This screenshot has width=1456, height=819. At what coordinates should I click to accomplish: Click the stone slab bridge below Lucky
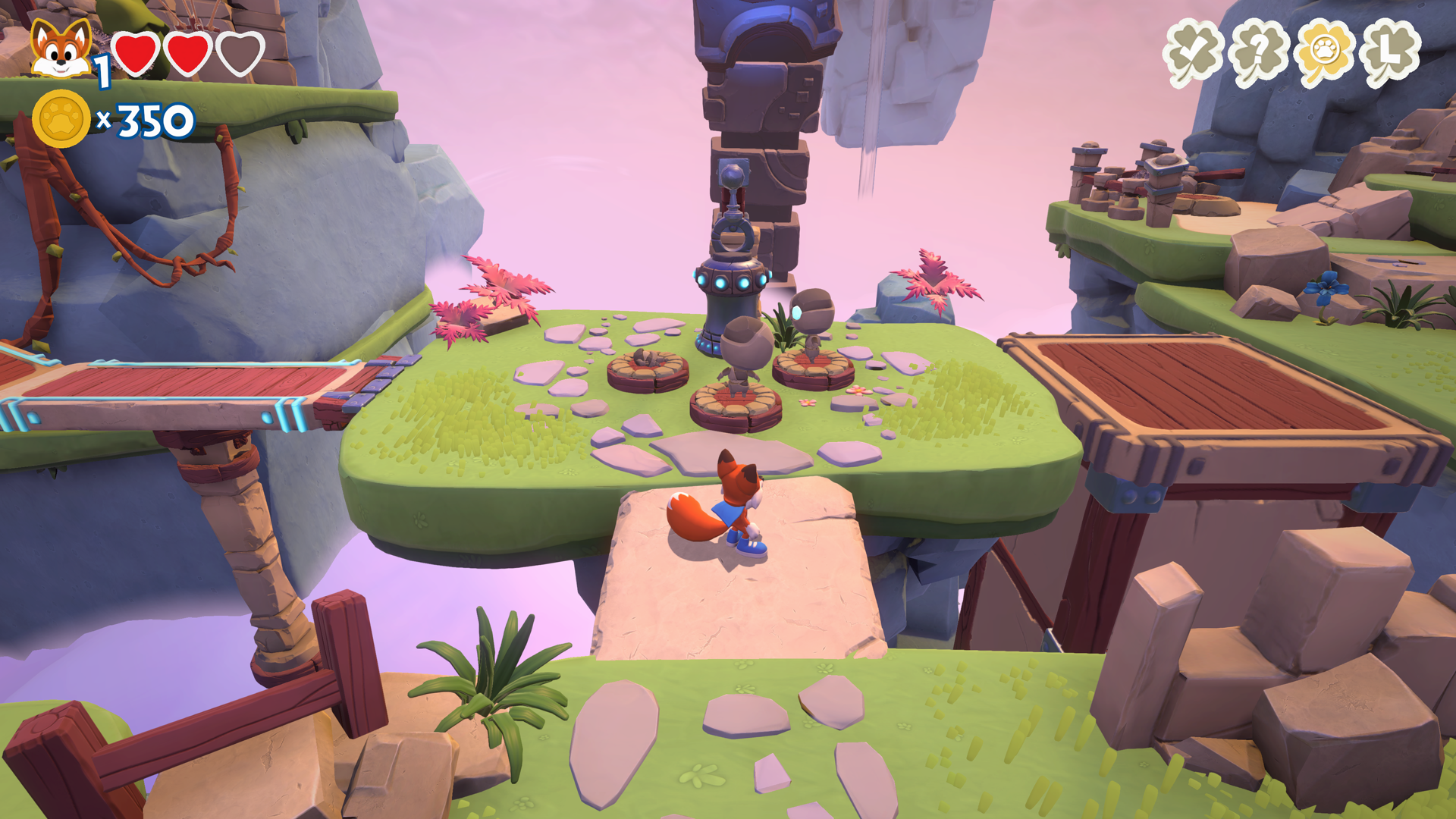(739, 607)
